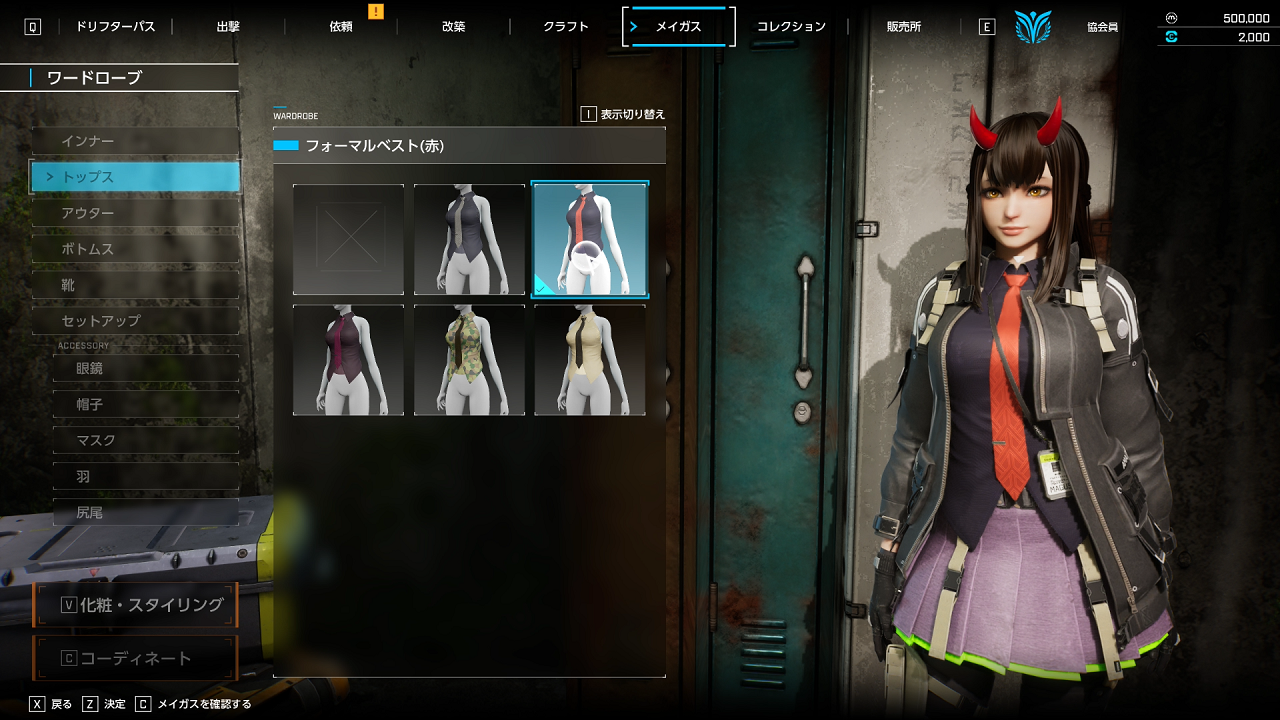The width and height of the screenshot is (1280, 720).
Task: Select the アウター wardrobe category
Action: [135, 213]
